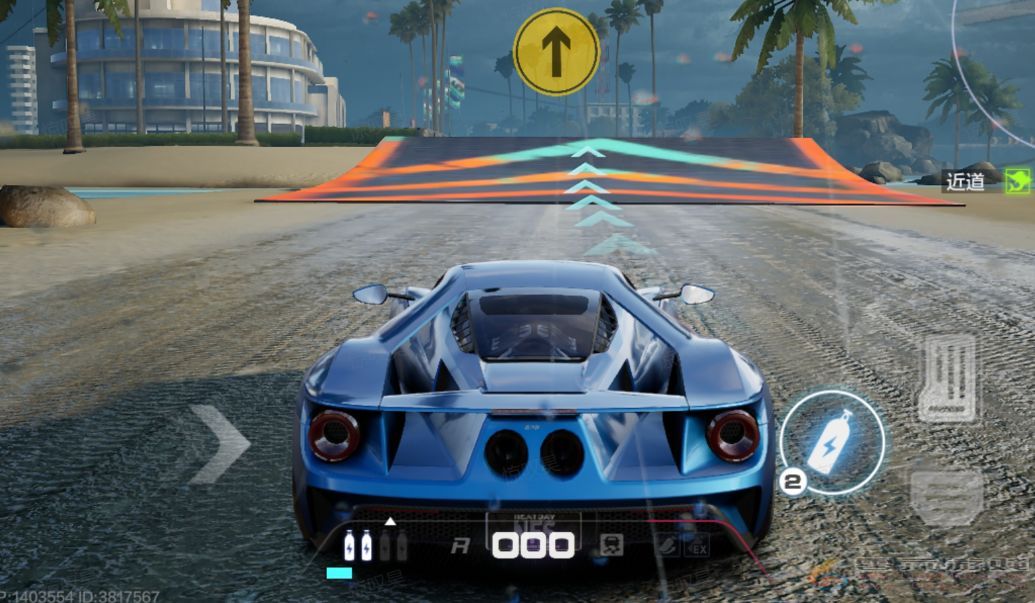Steer right with the chevron arrow

220,444
